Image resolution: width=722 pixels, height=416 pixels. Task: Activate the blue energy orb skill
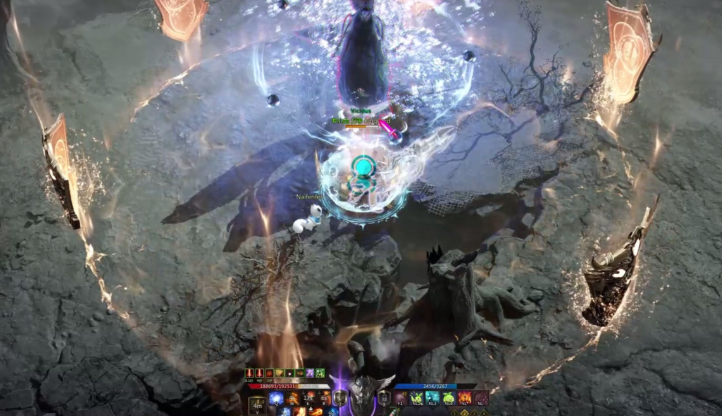pos(275,398)
